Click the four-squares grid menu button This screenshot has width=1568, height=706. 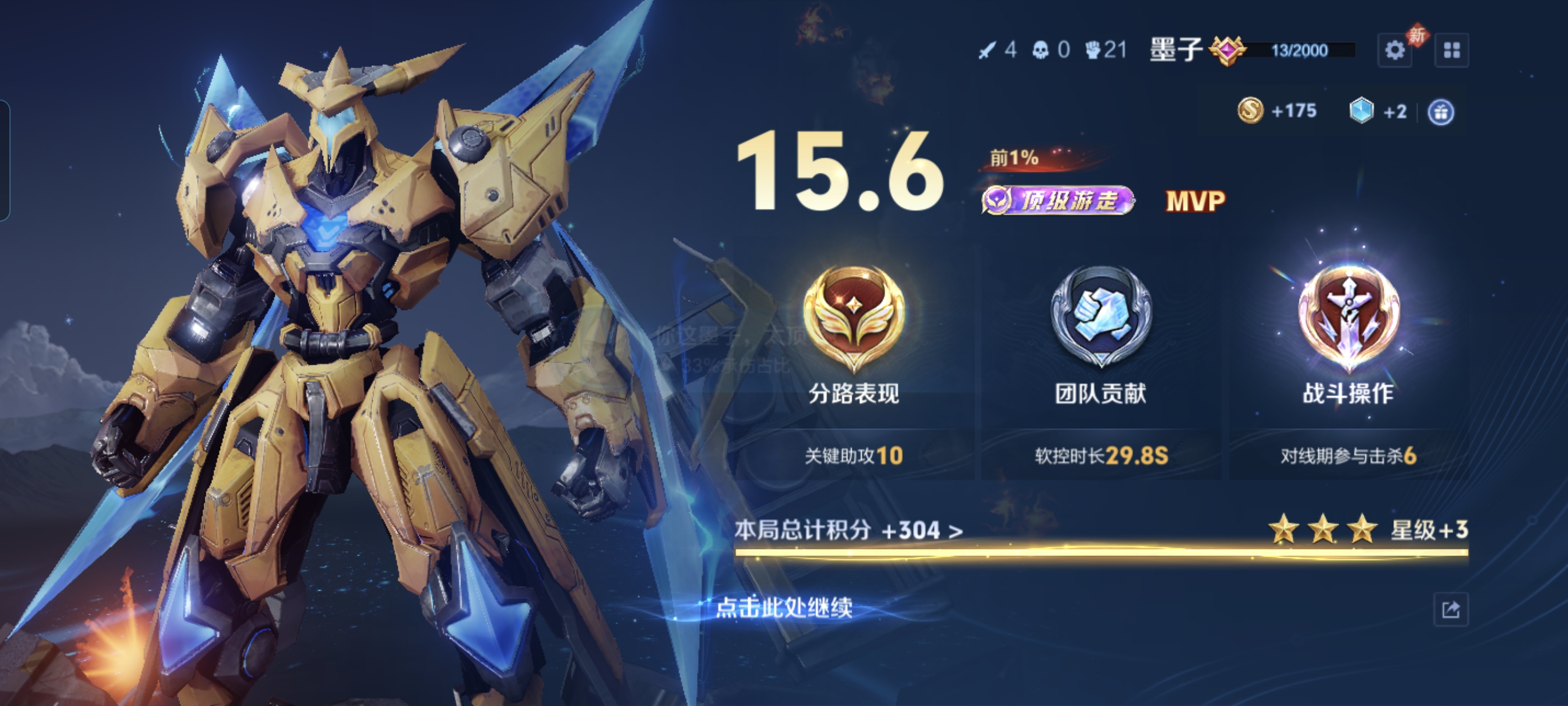[1451, 50]
